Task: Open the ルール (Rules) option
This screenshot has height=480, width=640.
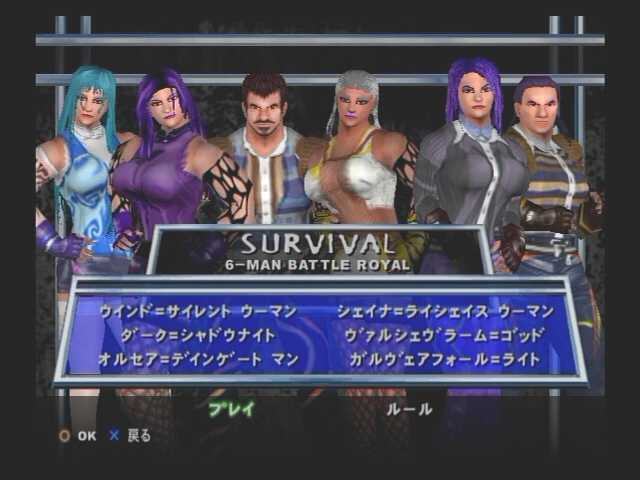Action: [409, 408]
